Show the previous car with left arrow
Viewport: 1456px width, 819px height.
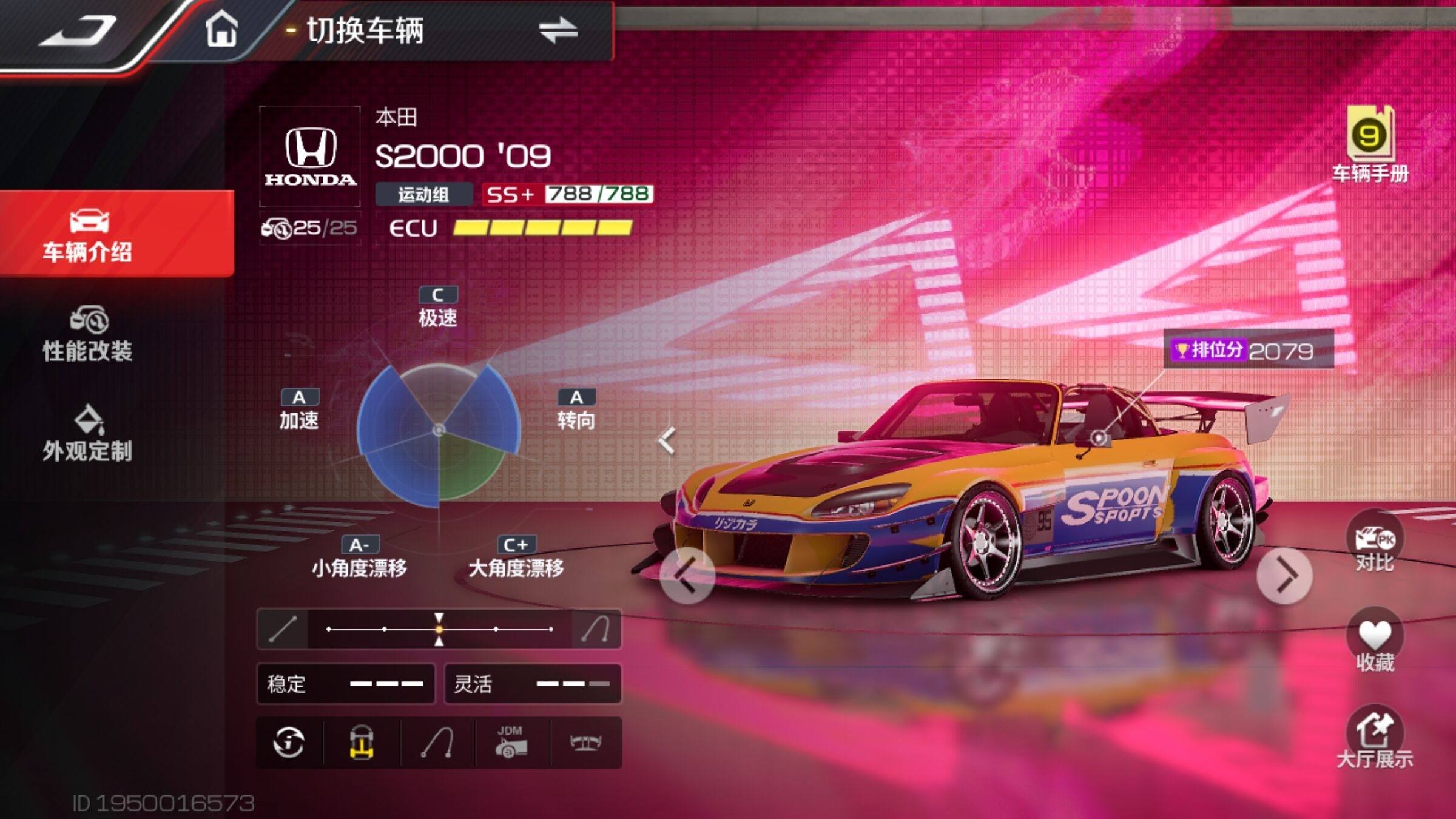[687, 575]
